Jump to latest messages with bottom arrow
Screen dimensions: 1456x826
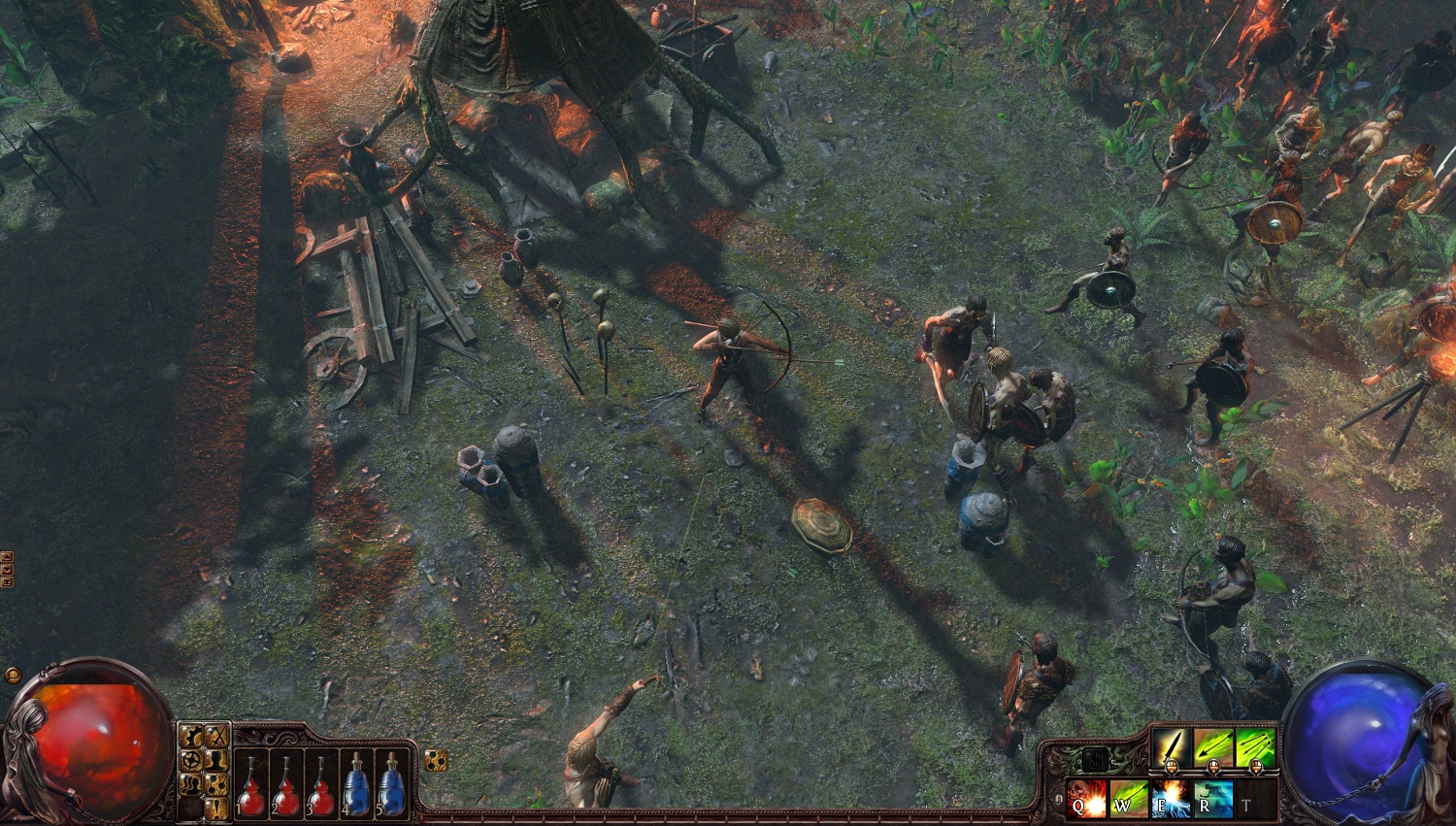click(7, 580)
